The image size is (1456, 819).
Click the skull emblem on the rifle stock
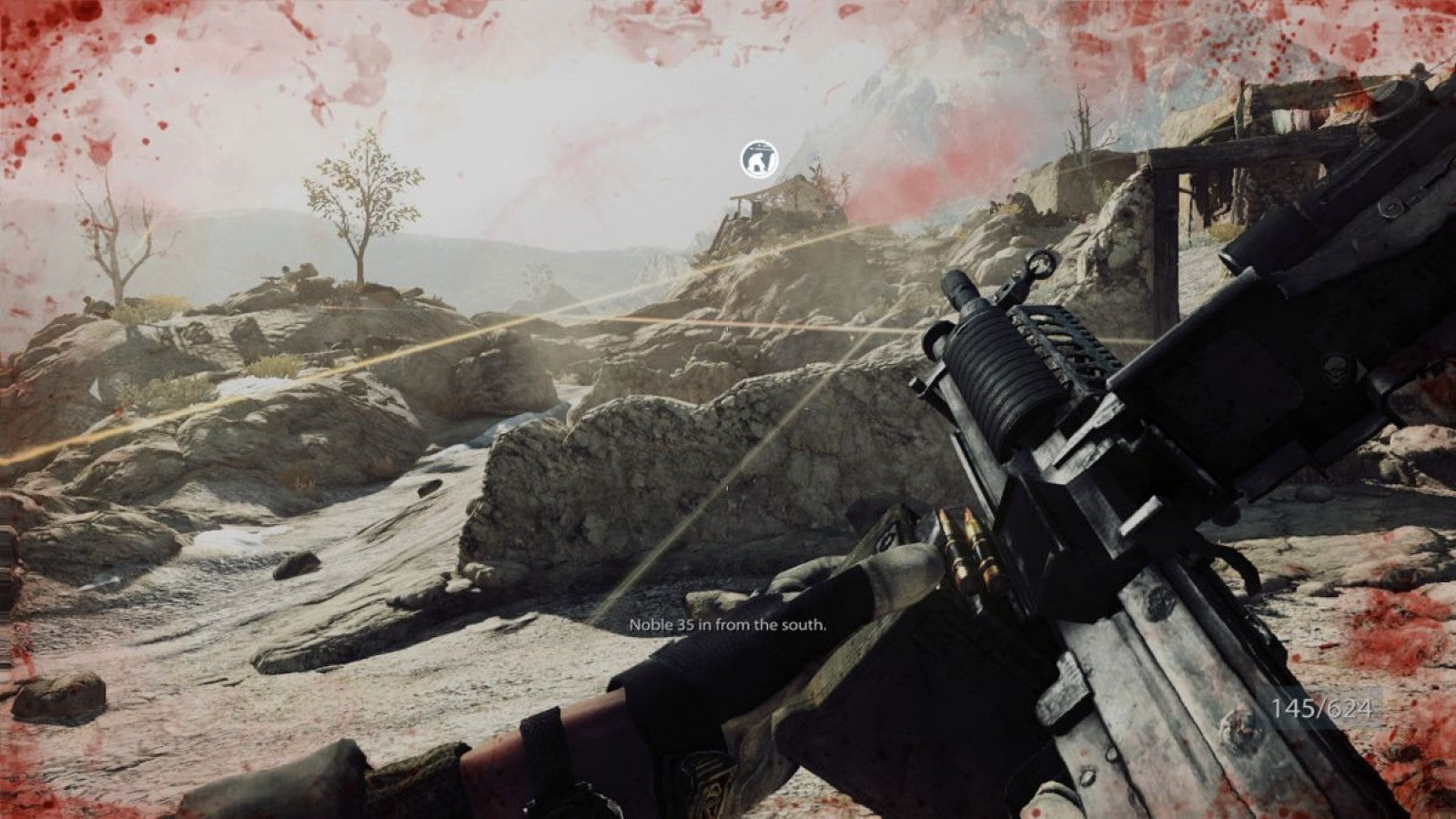(x=1335, y=369)
